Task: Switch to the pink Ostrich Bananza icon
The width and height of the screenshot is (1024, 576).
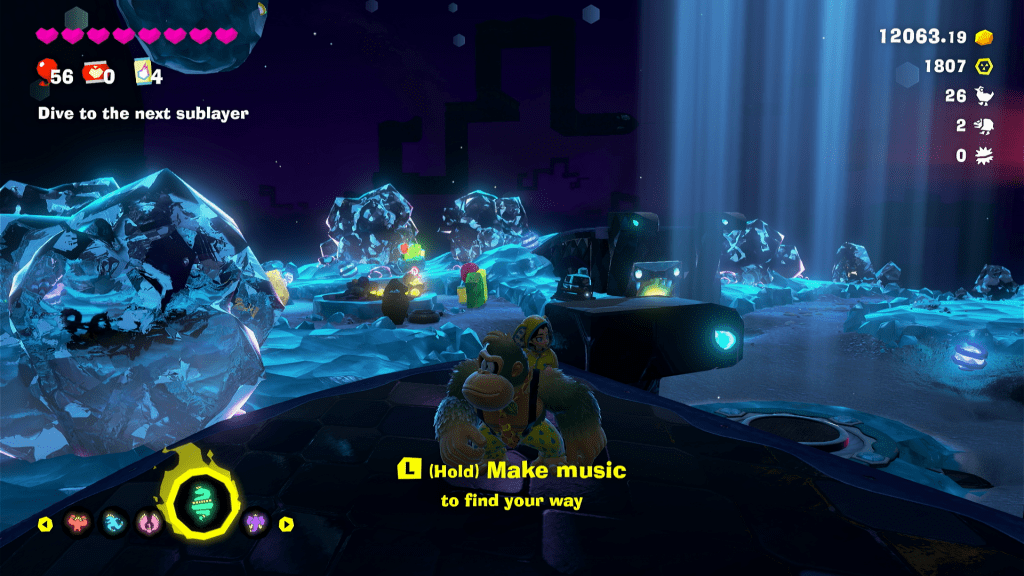Action: point(148,524)
